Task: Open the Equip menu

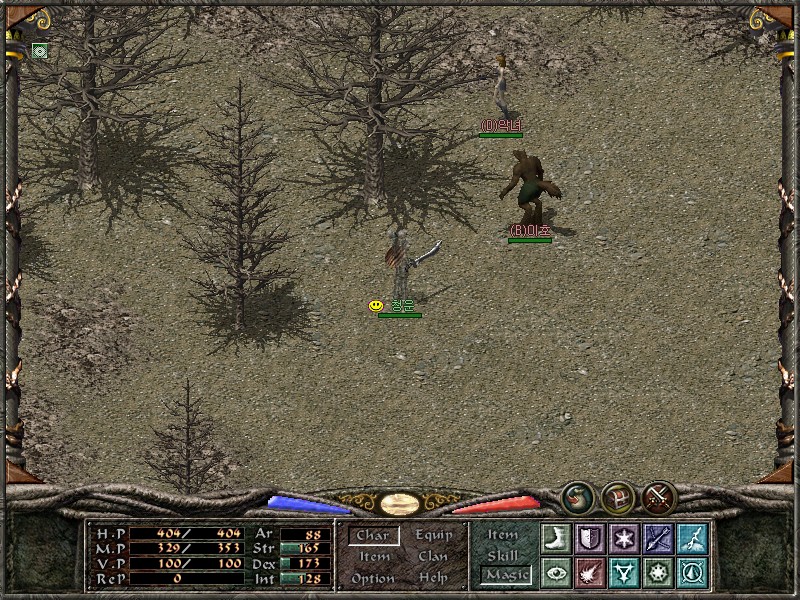Action: [434, 535]
